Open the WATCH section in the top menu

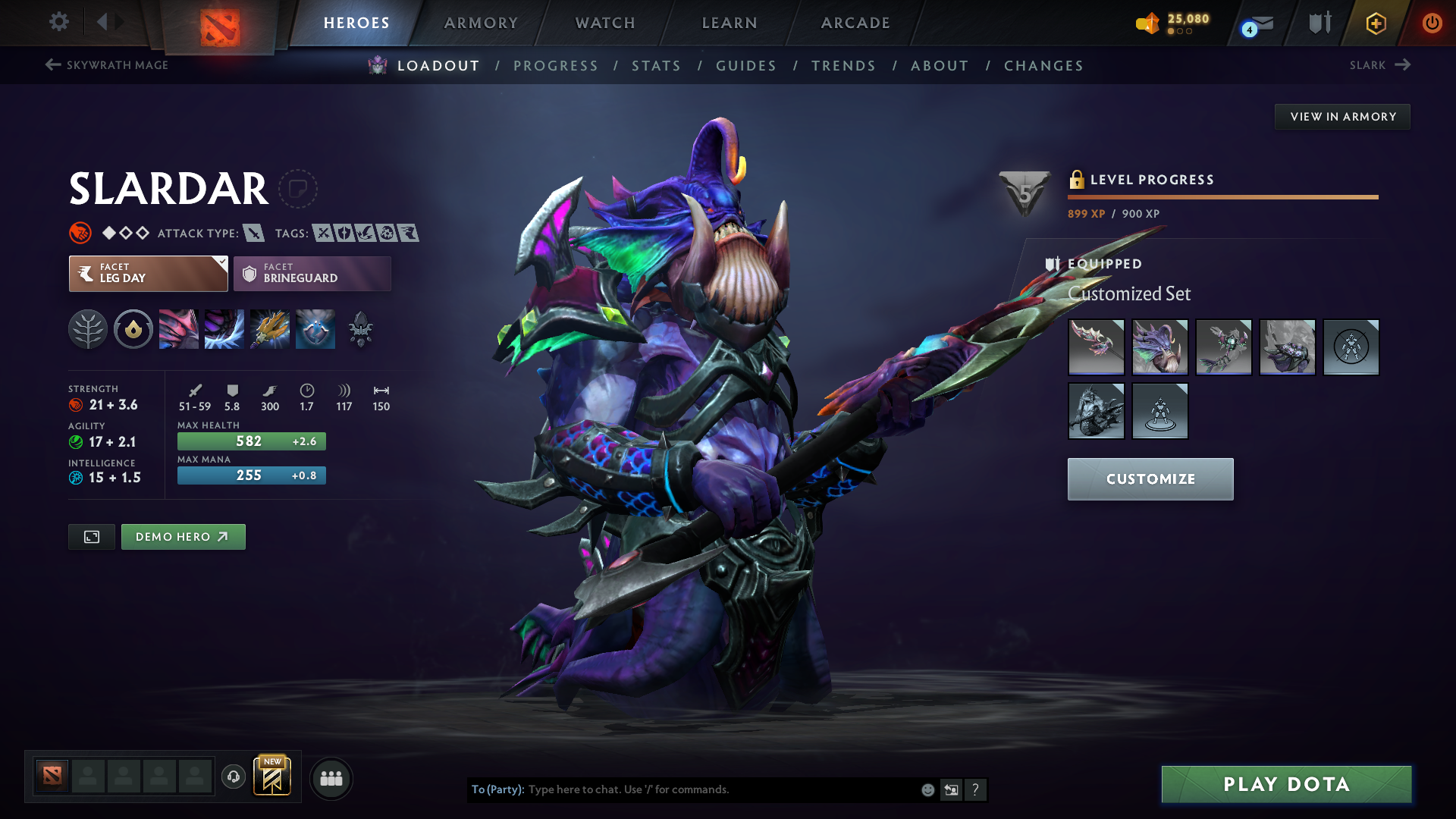tap(604, 23)
